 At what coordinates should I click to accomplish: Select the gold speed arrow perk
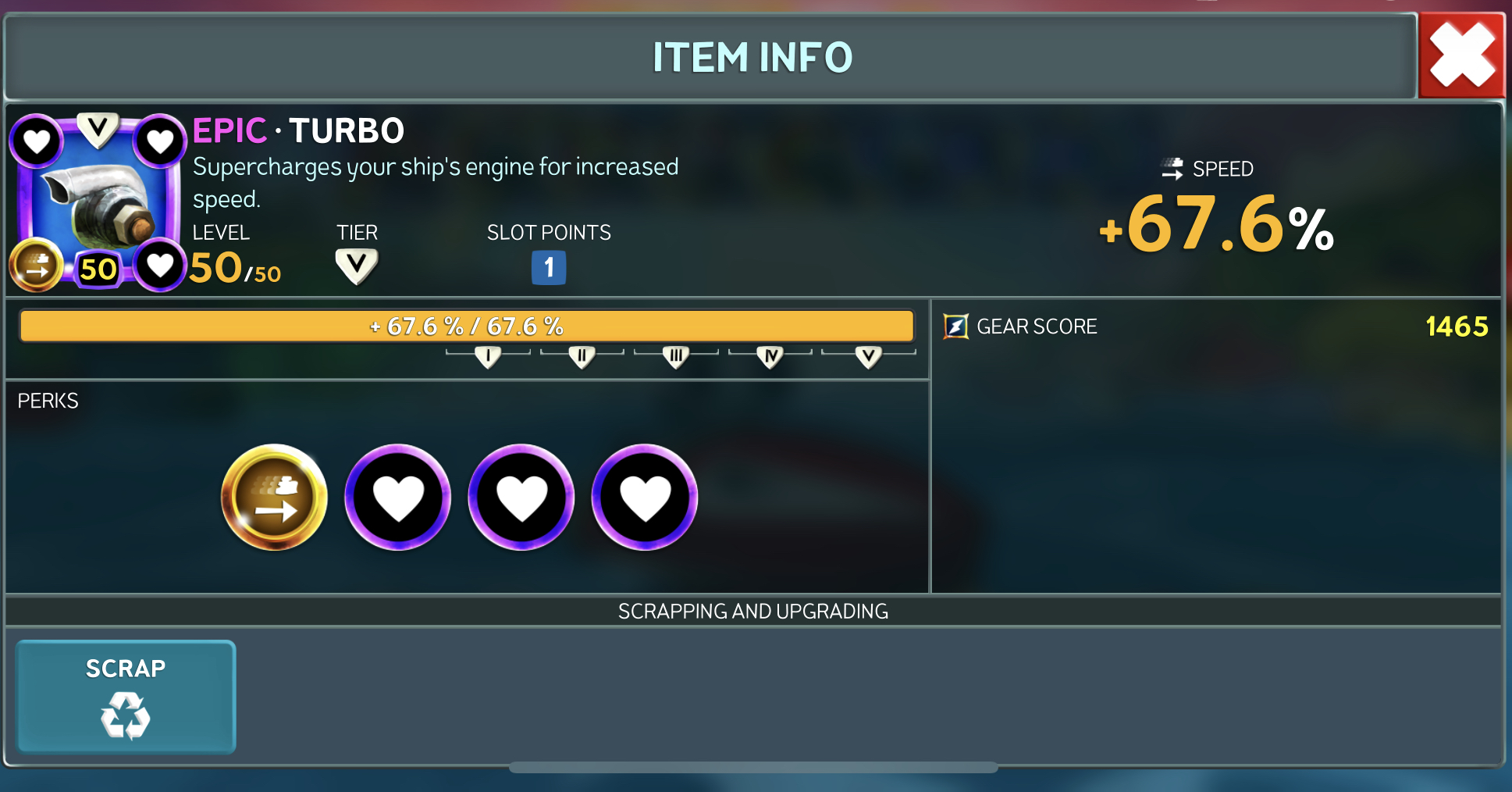point(274,498)
